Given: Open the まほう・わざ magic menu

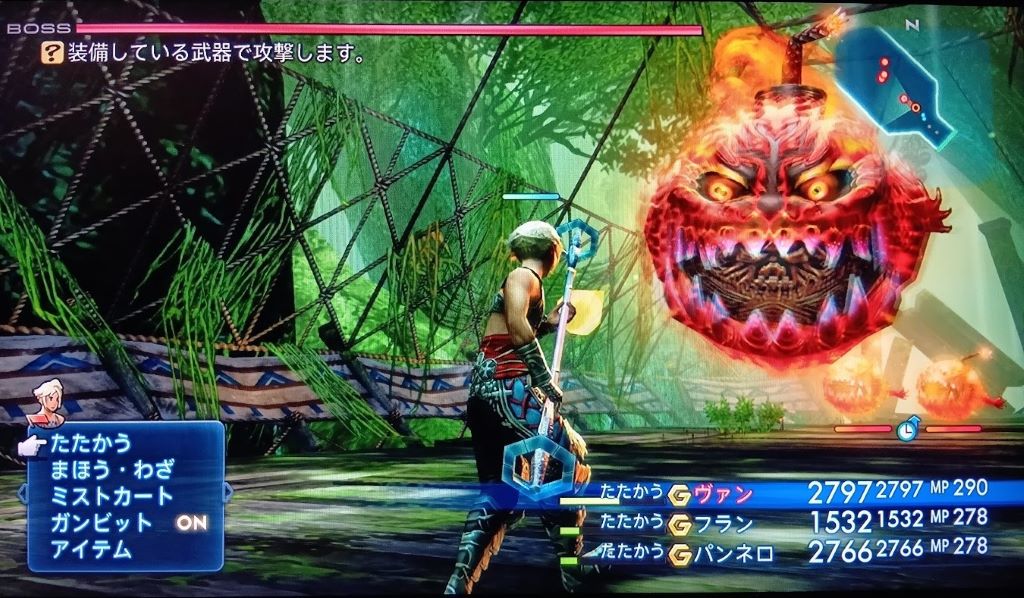Looking at the screenshot, I should [112, 469].
